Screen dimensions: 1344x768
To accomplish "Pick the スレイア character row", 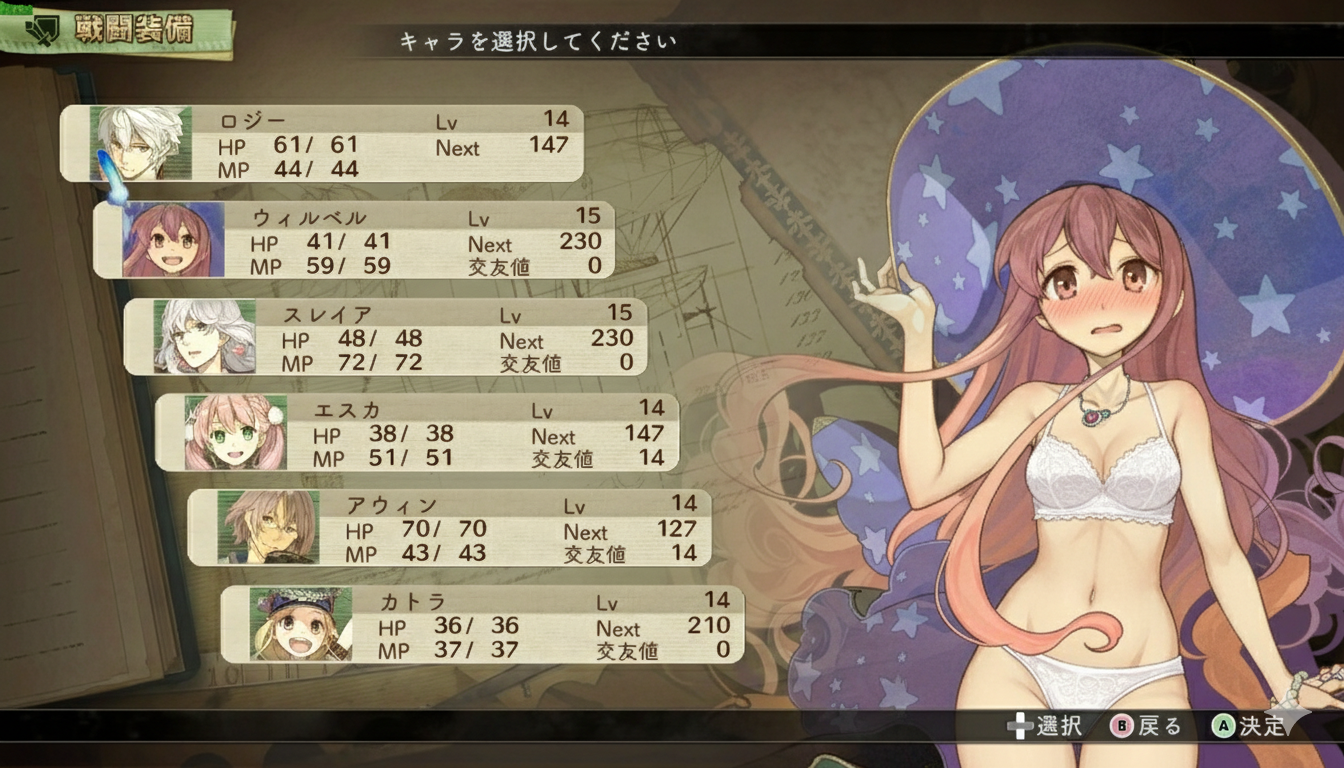I will pos(385,337).
